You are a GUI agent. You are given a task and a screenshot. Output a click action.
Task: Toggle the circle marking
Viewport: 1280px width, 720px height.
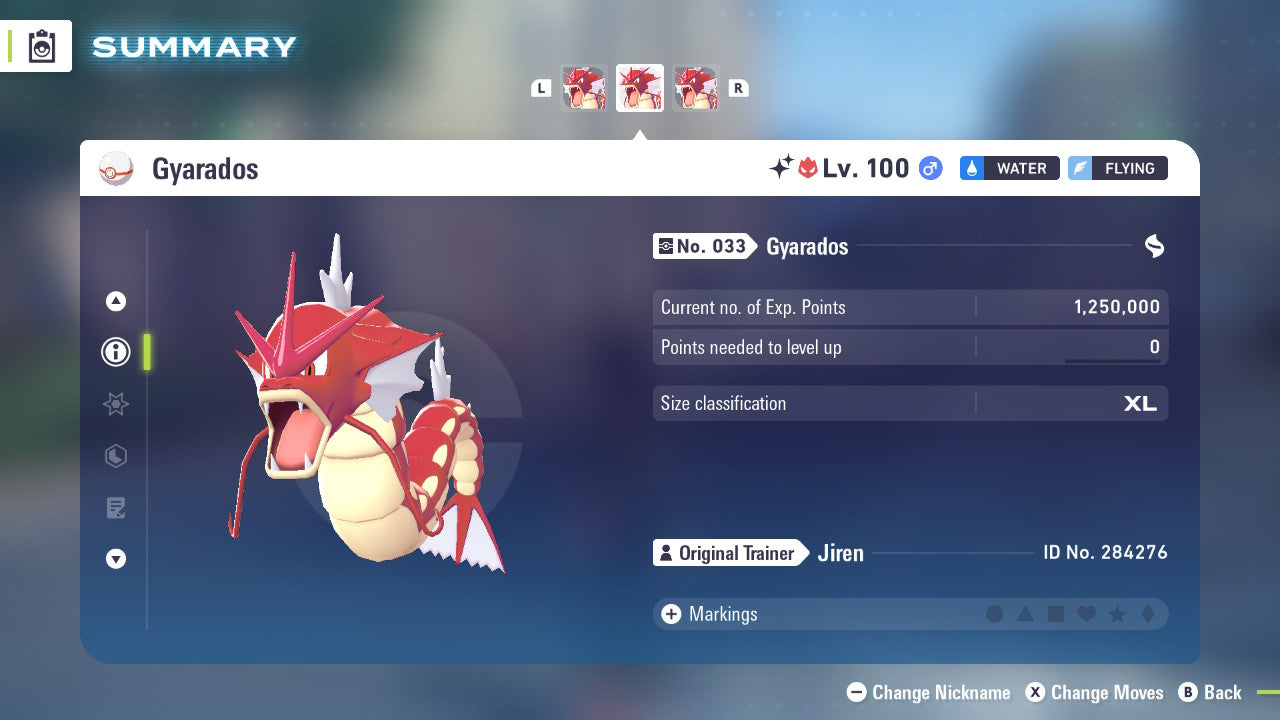tap(995, 614)
